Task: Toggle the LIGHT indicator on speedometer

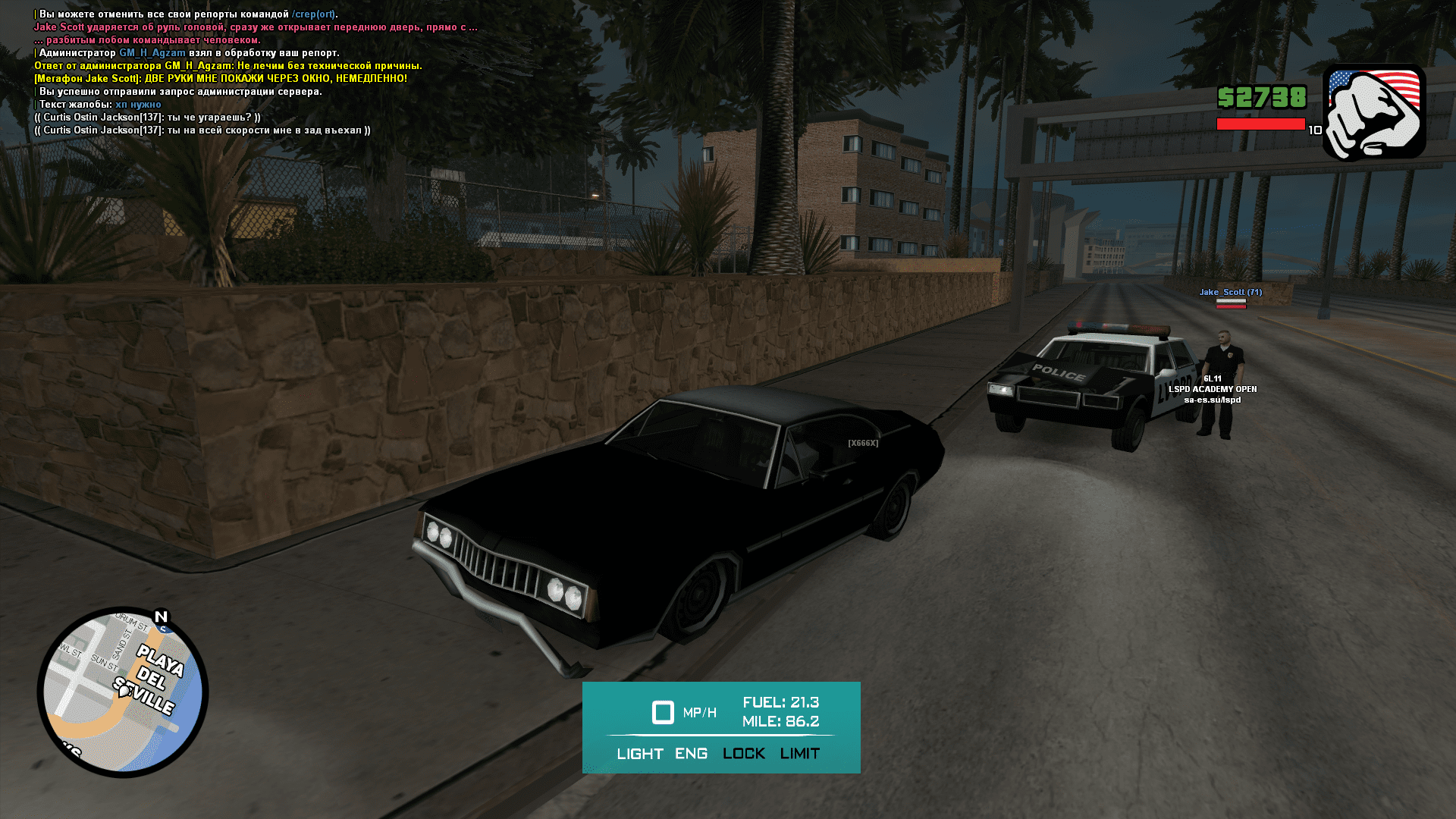Action: click(x=640, y=754)
